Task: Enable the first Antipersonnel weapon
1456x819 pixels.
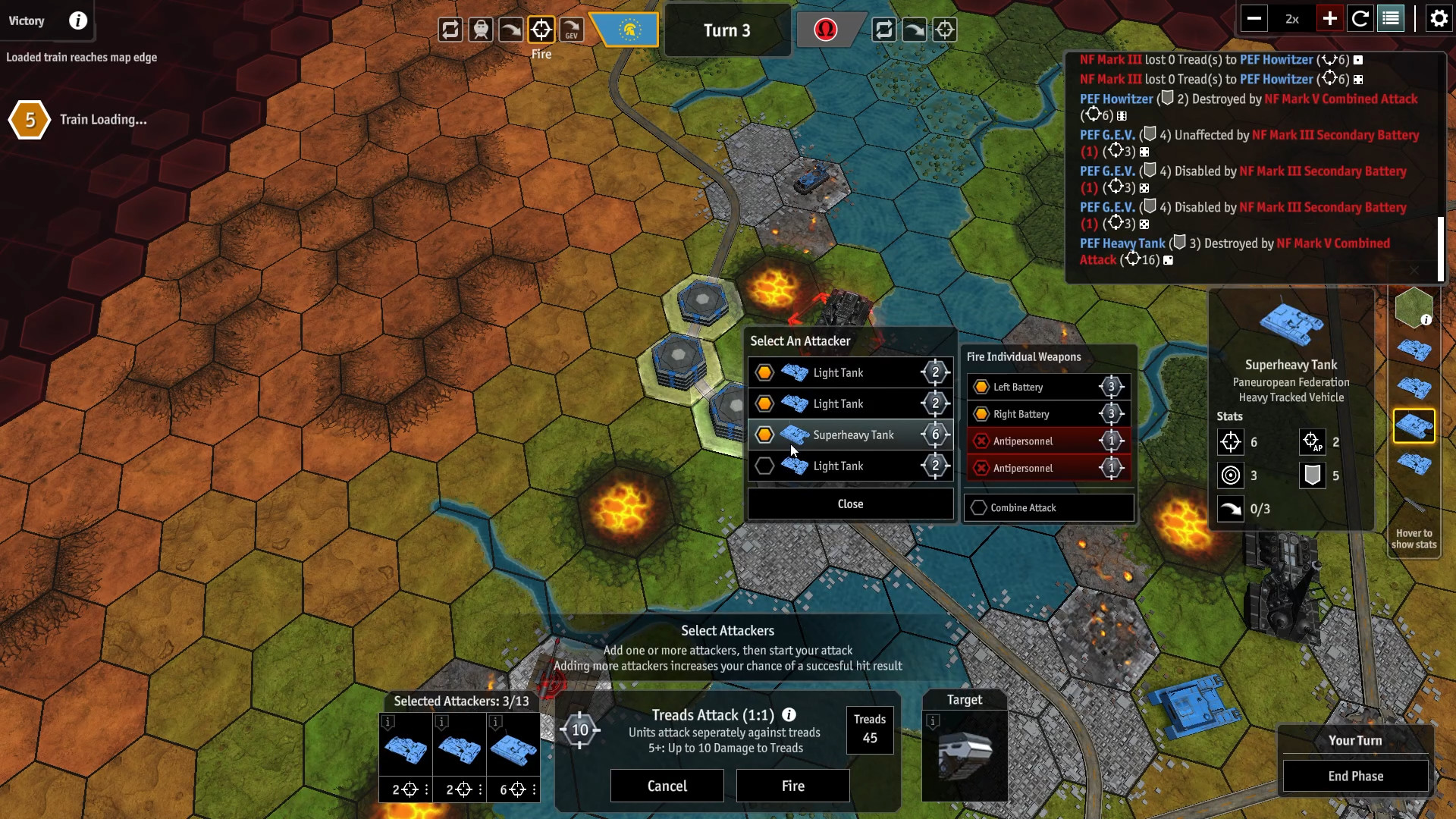Action: click(x=1050, y=441)
